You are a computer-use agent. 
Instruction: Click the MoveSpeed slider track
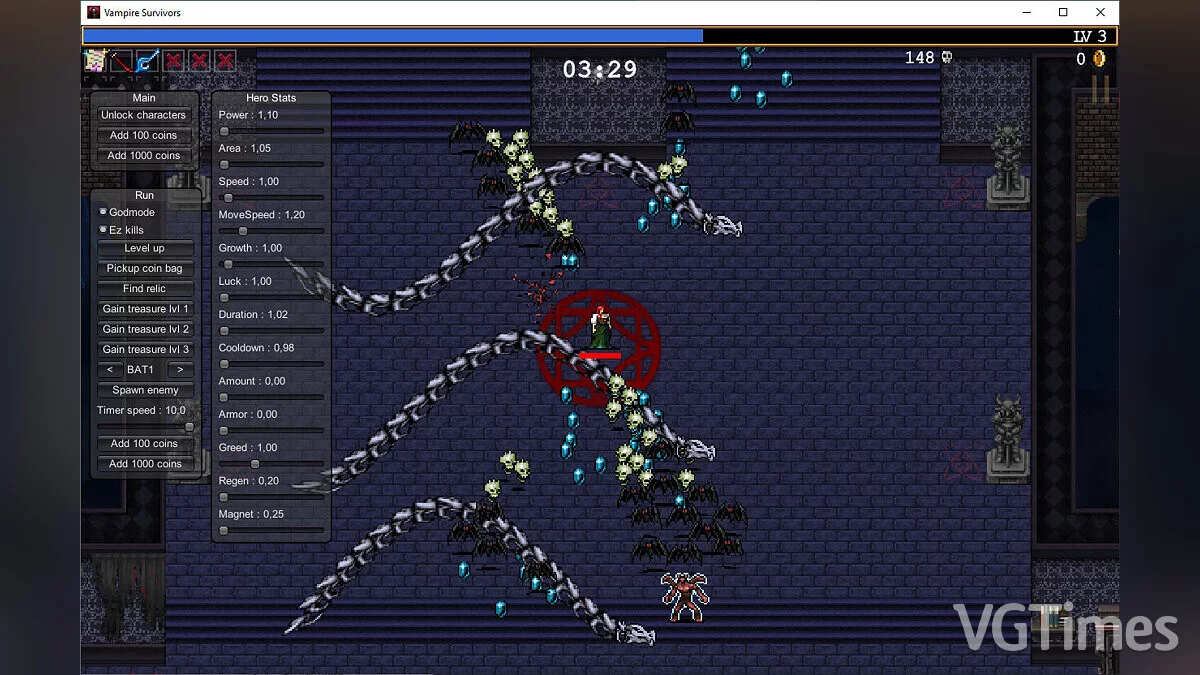click(271, 231)
